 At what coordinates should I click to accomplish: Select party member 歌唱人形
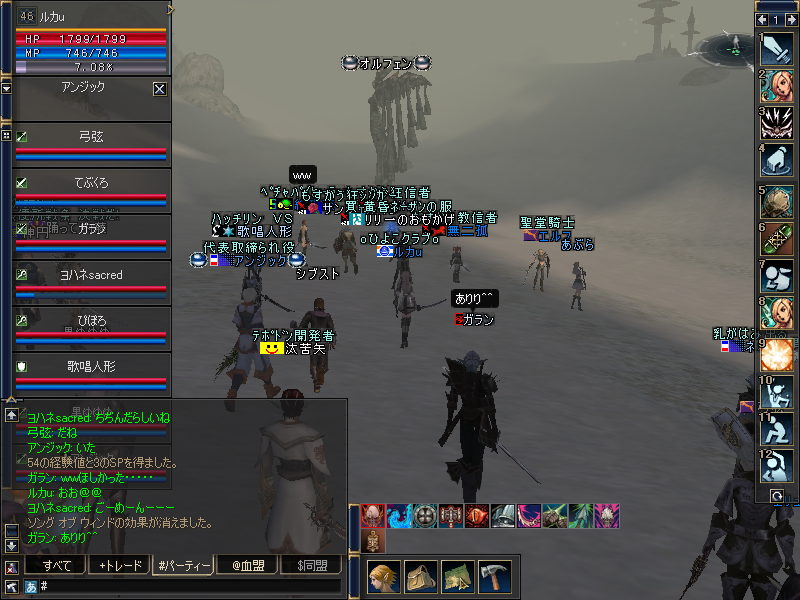tap(90, 367)
